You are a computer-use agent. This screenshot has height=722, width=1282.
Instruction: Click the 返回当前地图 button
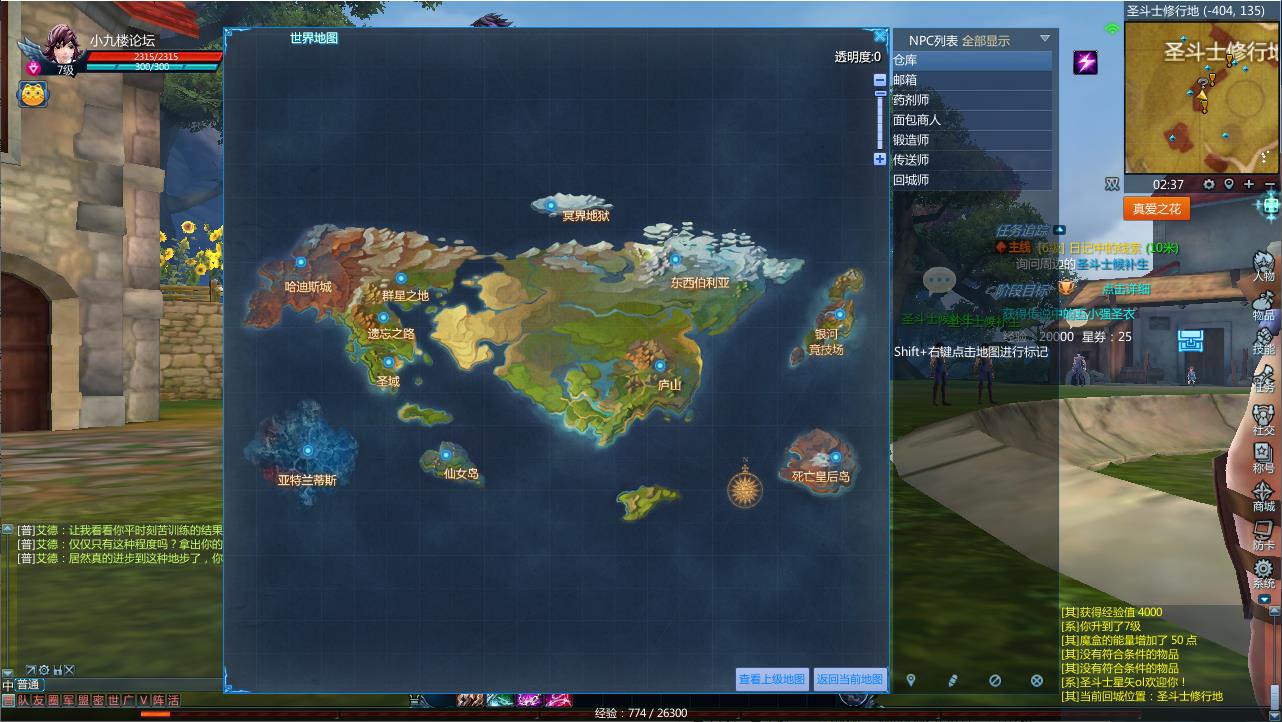click(850, 679)
